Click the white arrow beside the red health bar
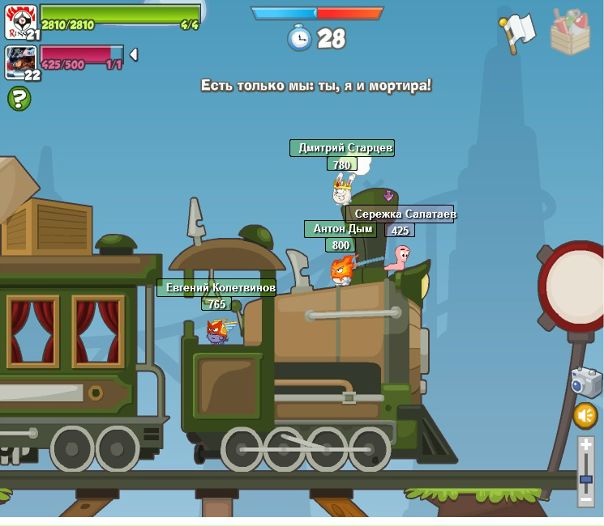This screenshot has width=604, height=526. 134,54
